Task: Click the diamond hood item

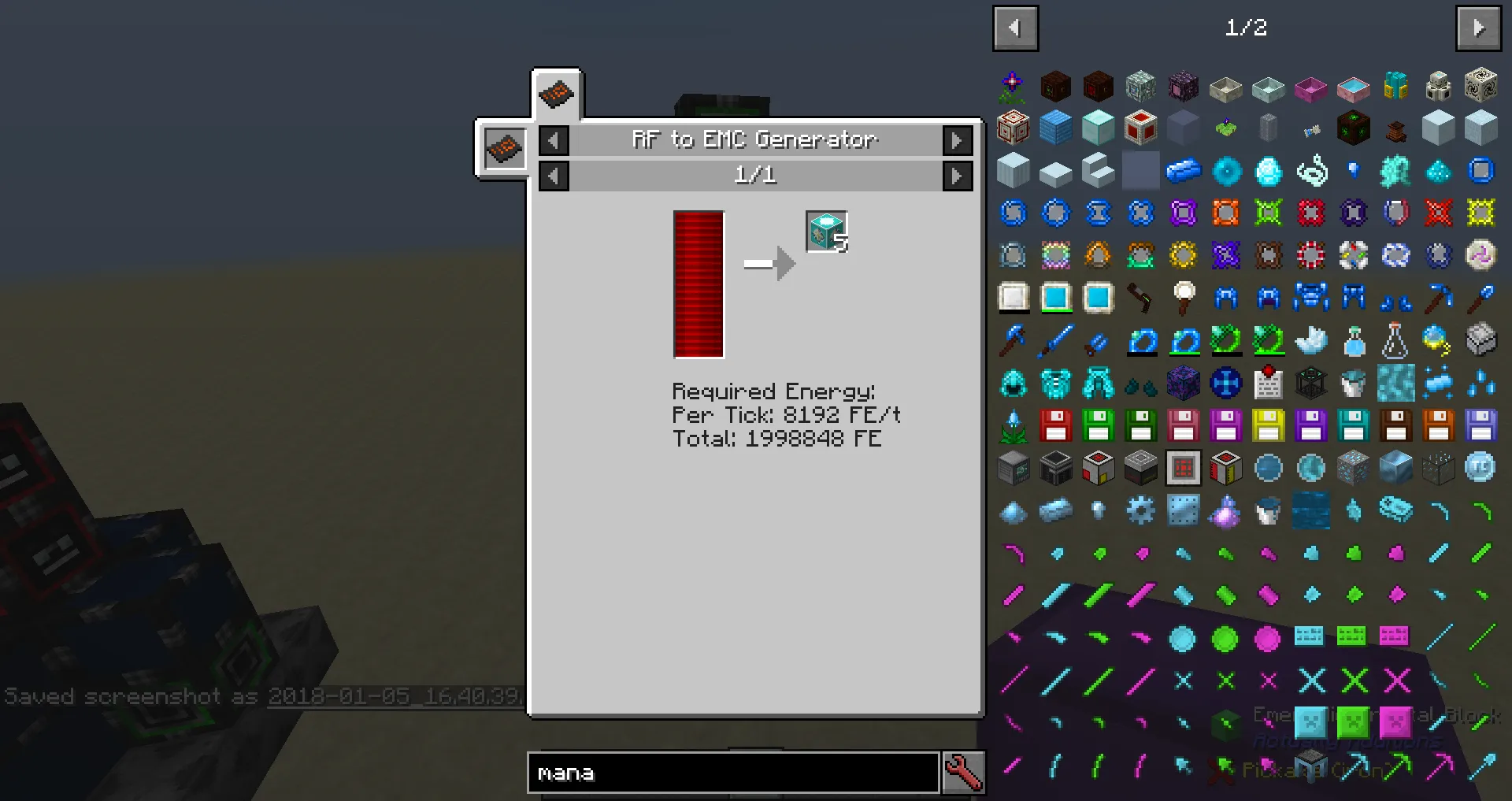Action: [x=1013, y=384]
